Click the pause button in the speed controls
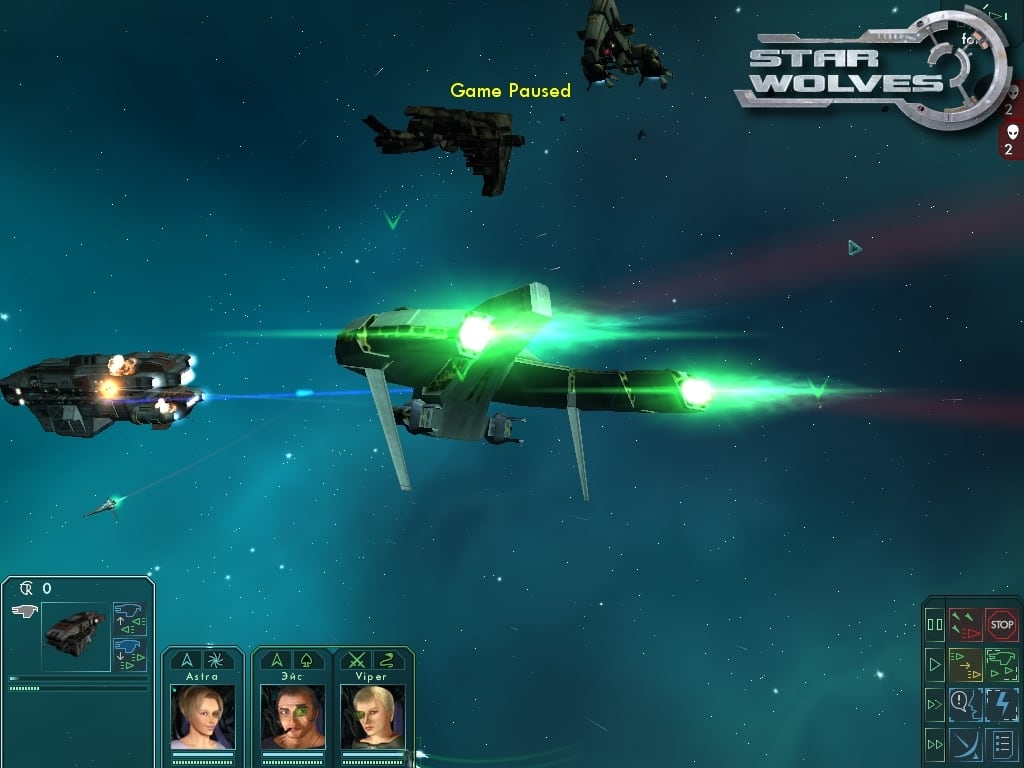 [x=935, y=625]
